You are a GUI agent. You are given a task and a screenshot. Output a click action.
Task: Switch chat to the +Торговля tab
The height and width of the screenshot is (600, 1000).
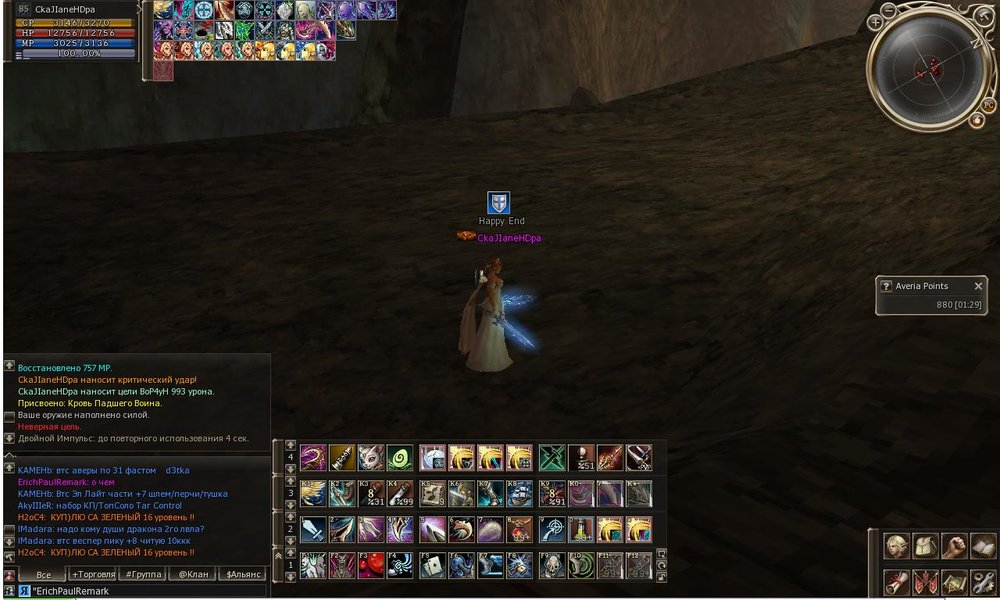(93, 575)
